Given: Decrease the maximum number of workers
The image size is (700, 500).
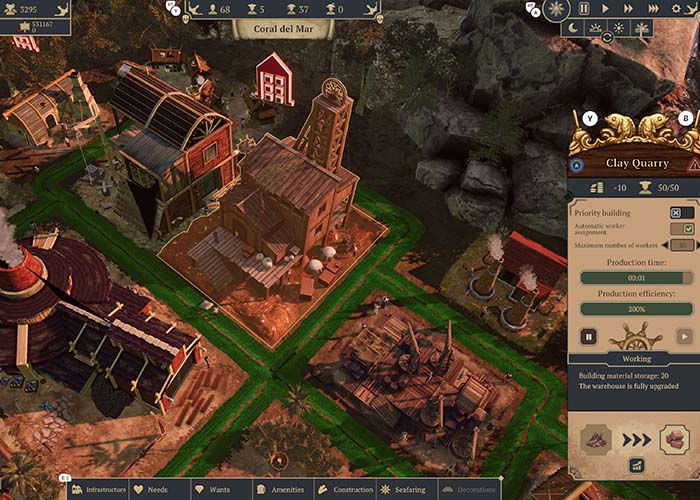Looking at the screenshot, I should pos(666,245).
